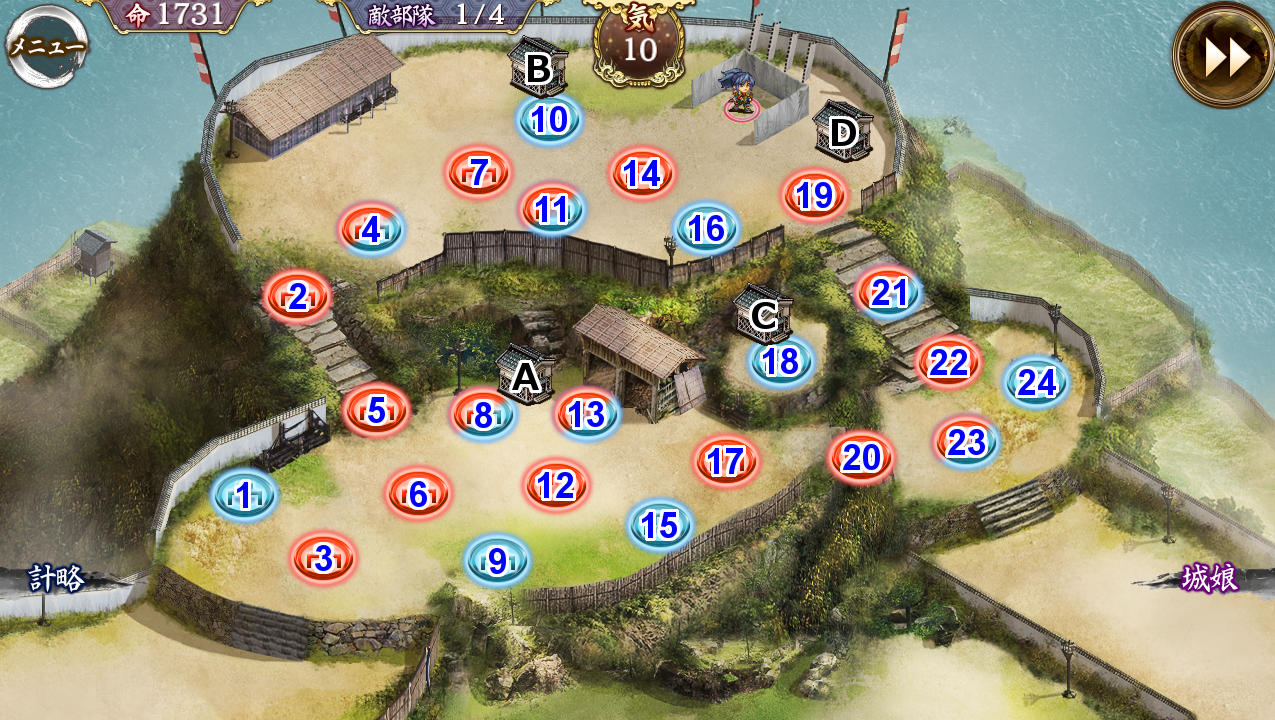Screen dimensions: 1275x720
Task: Select red placement slot 2
Action: (x=297, y=297)
